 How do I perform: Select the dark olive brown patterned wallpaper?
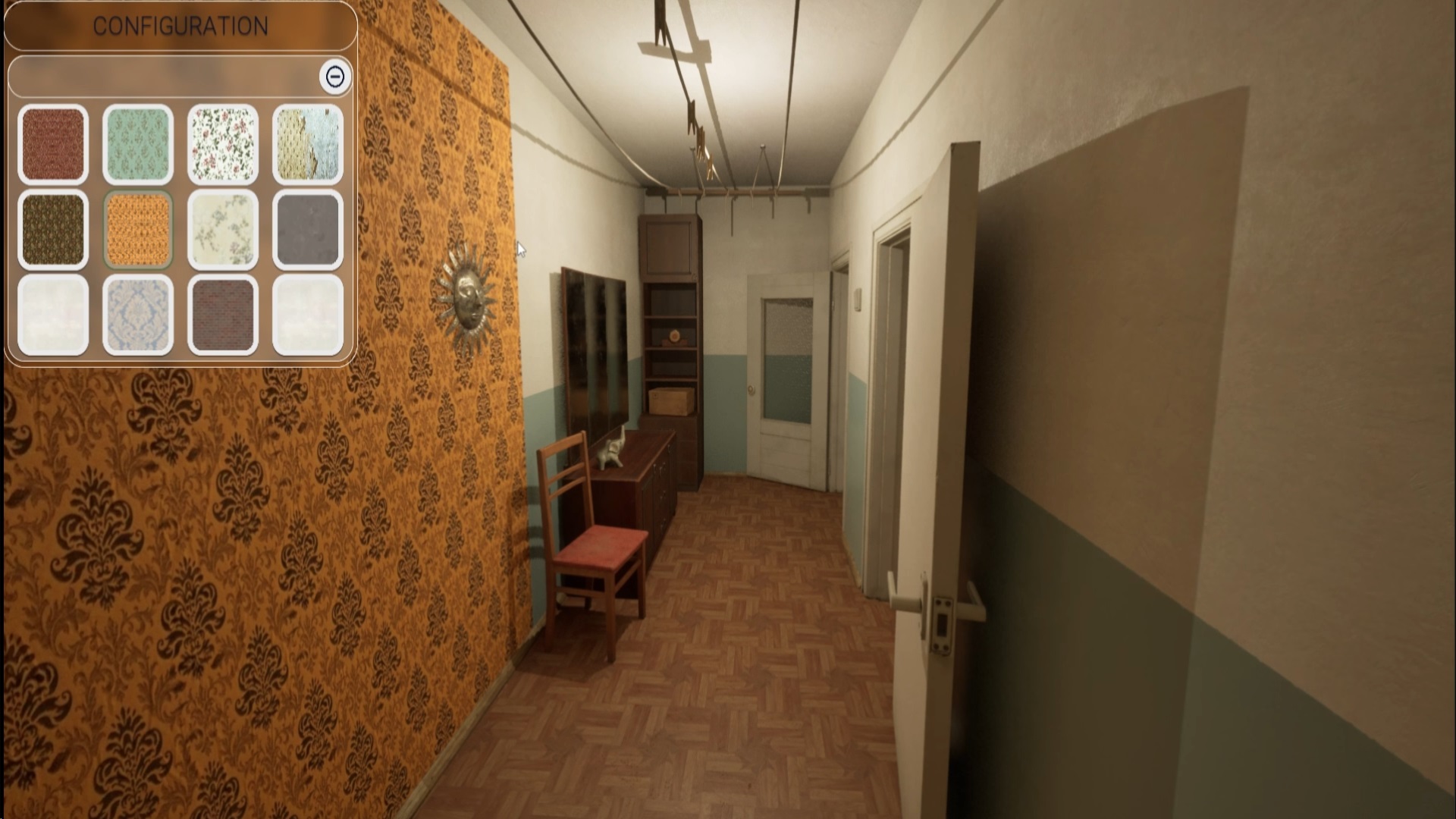click(53, 230)
